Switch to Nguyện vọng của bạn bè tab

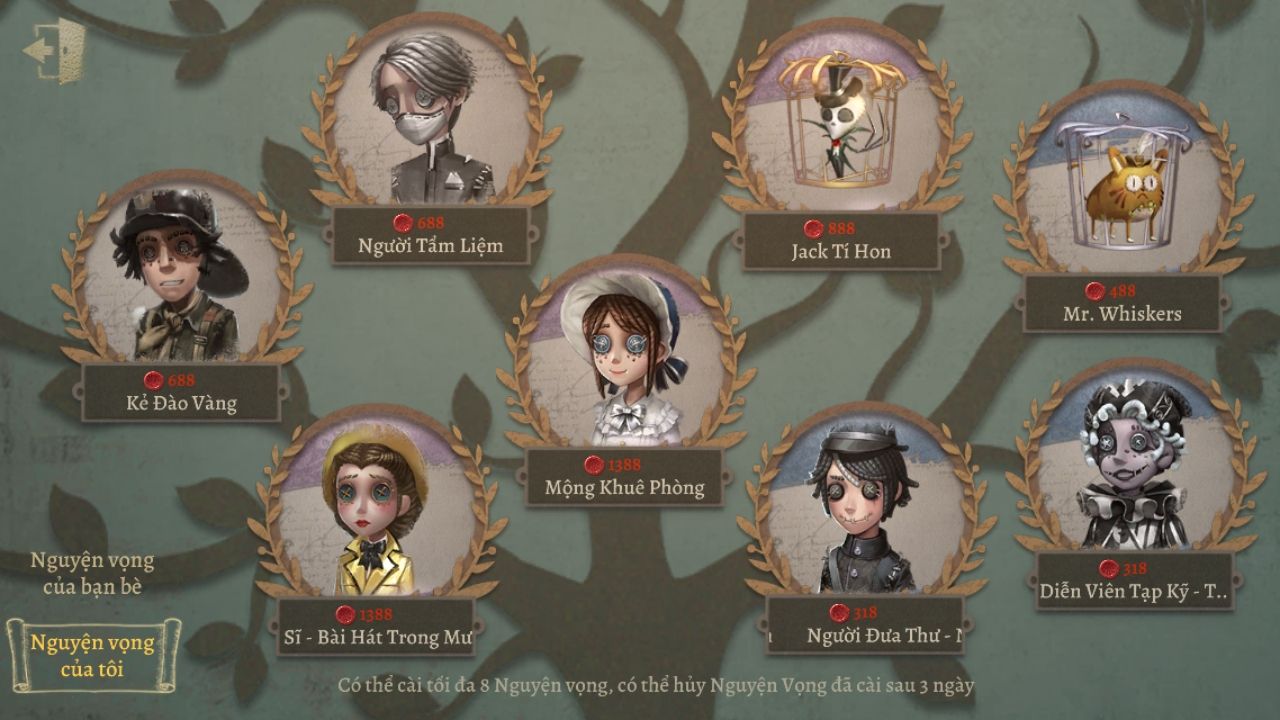(x=92, y=573)
